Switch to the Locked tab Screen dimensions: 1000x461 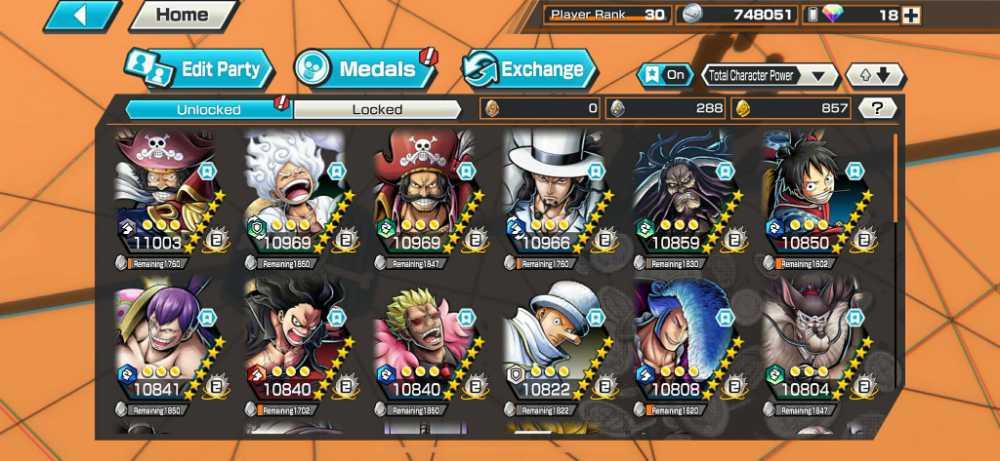pyautogui.click(x=377, y=109)
